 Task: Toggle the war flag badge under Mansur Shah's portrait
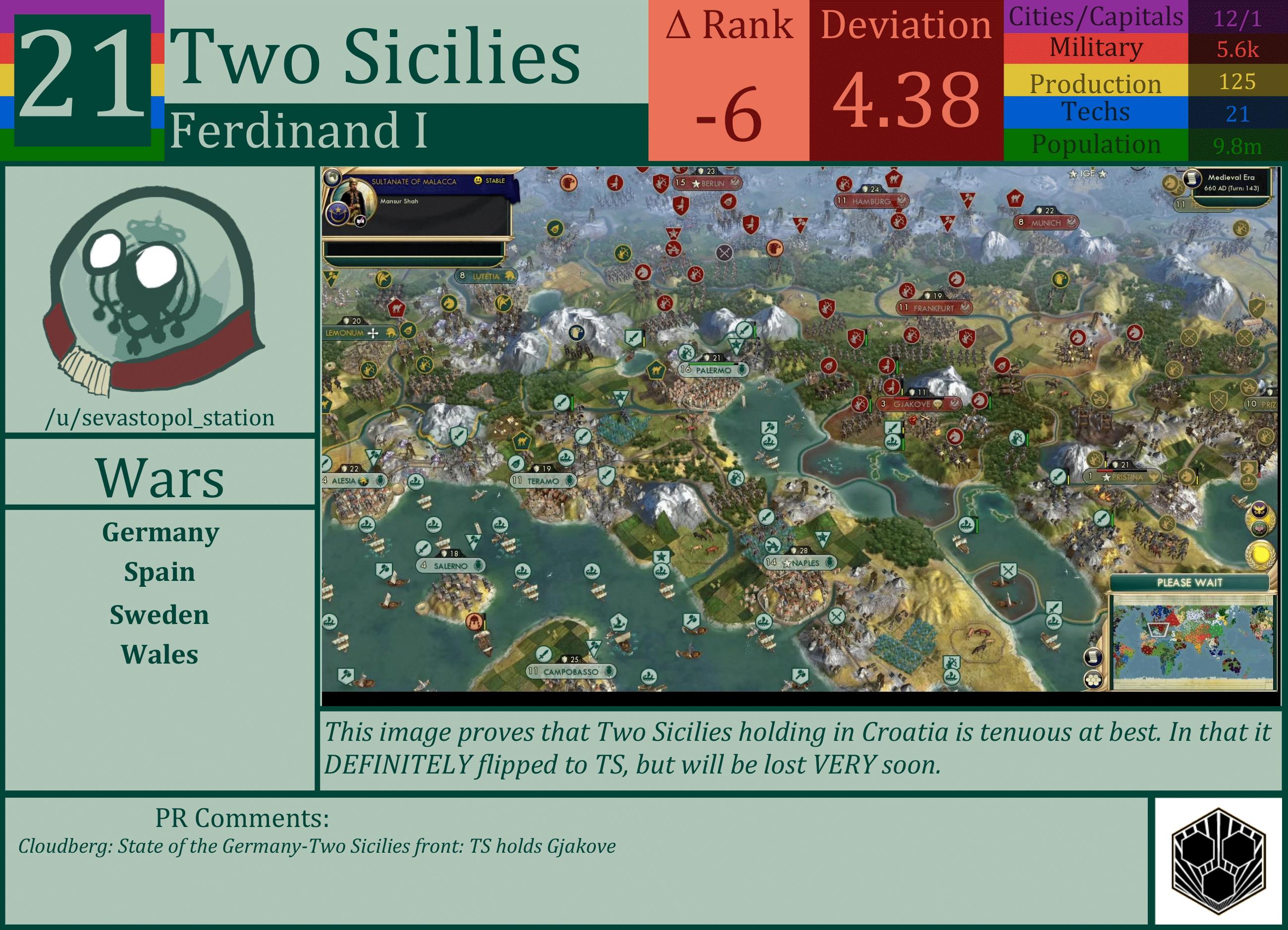(x=361, y=222)
